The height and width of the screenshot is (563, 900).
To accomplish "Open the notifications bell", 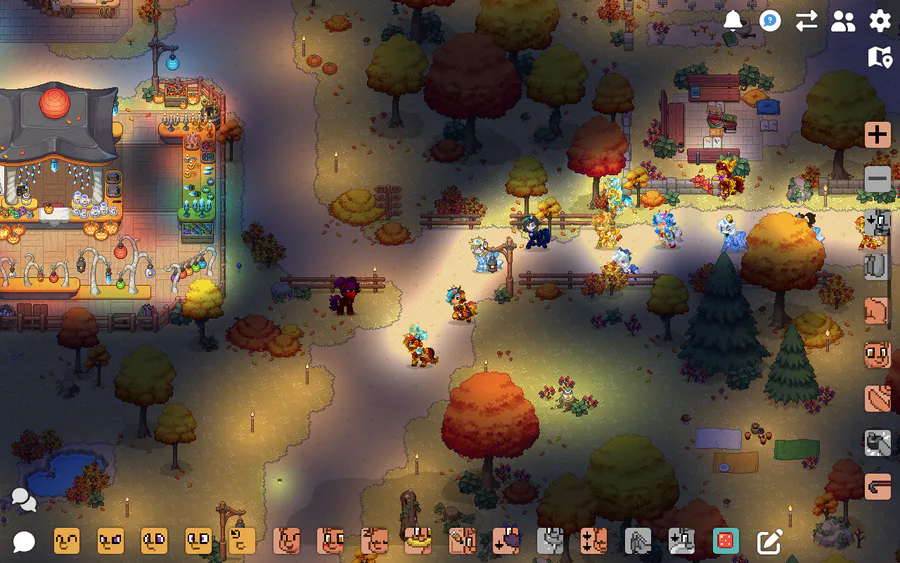I will pos(733,21).
